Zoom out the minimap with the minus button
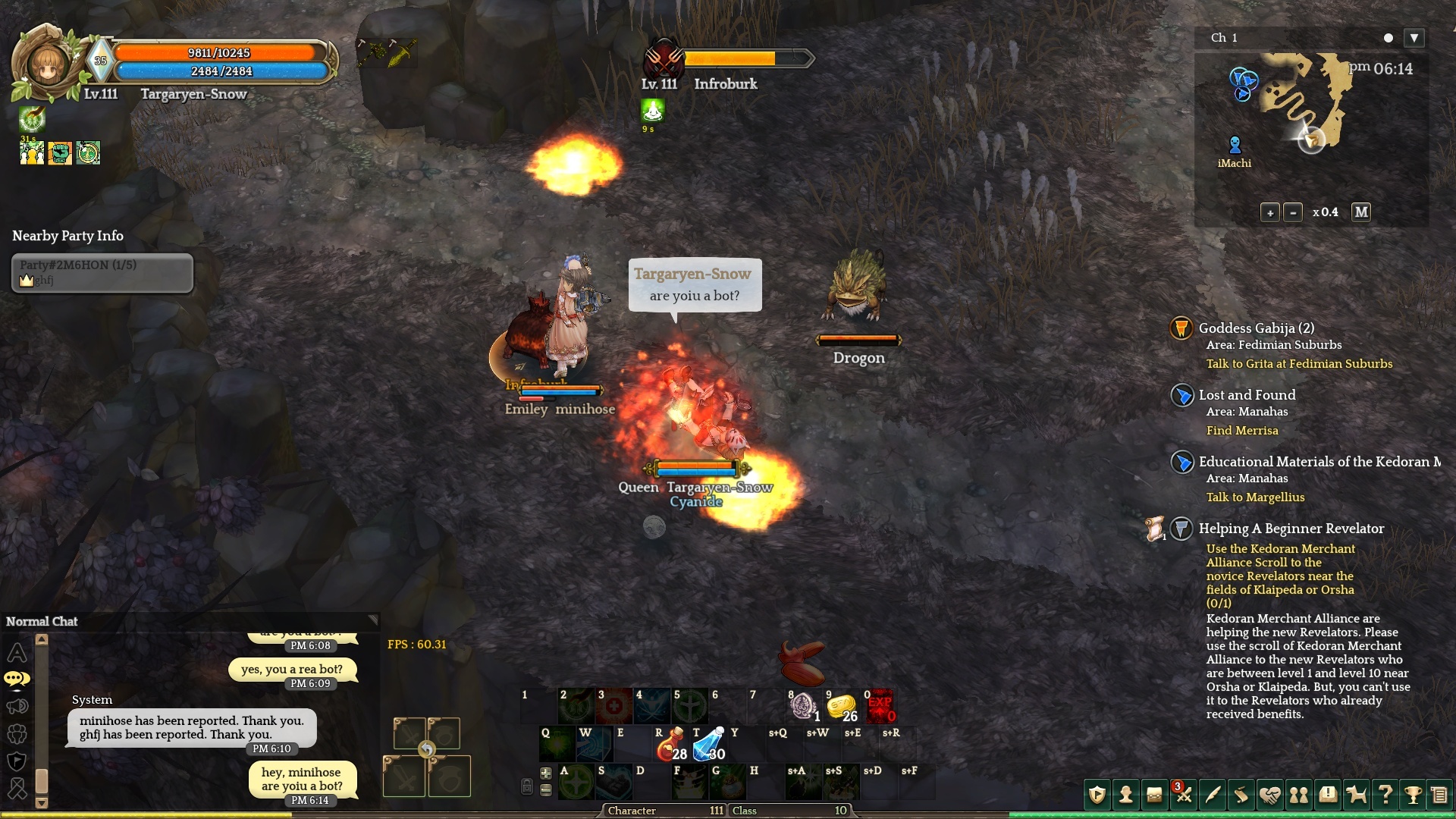 pyautogui.click(x=1293, y=213)
